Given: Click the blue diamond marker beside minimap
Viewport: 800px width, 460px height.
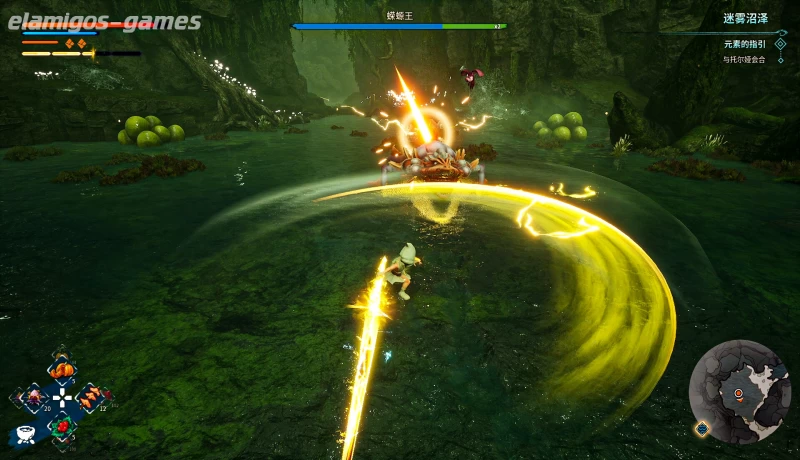Looking at the screenshot, I should (x=702, y=428).
